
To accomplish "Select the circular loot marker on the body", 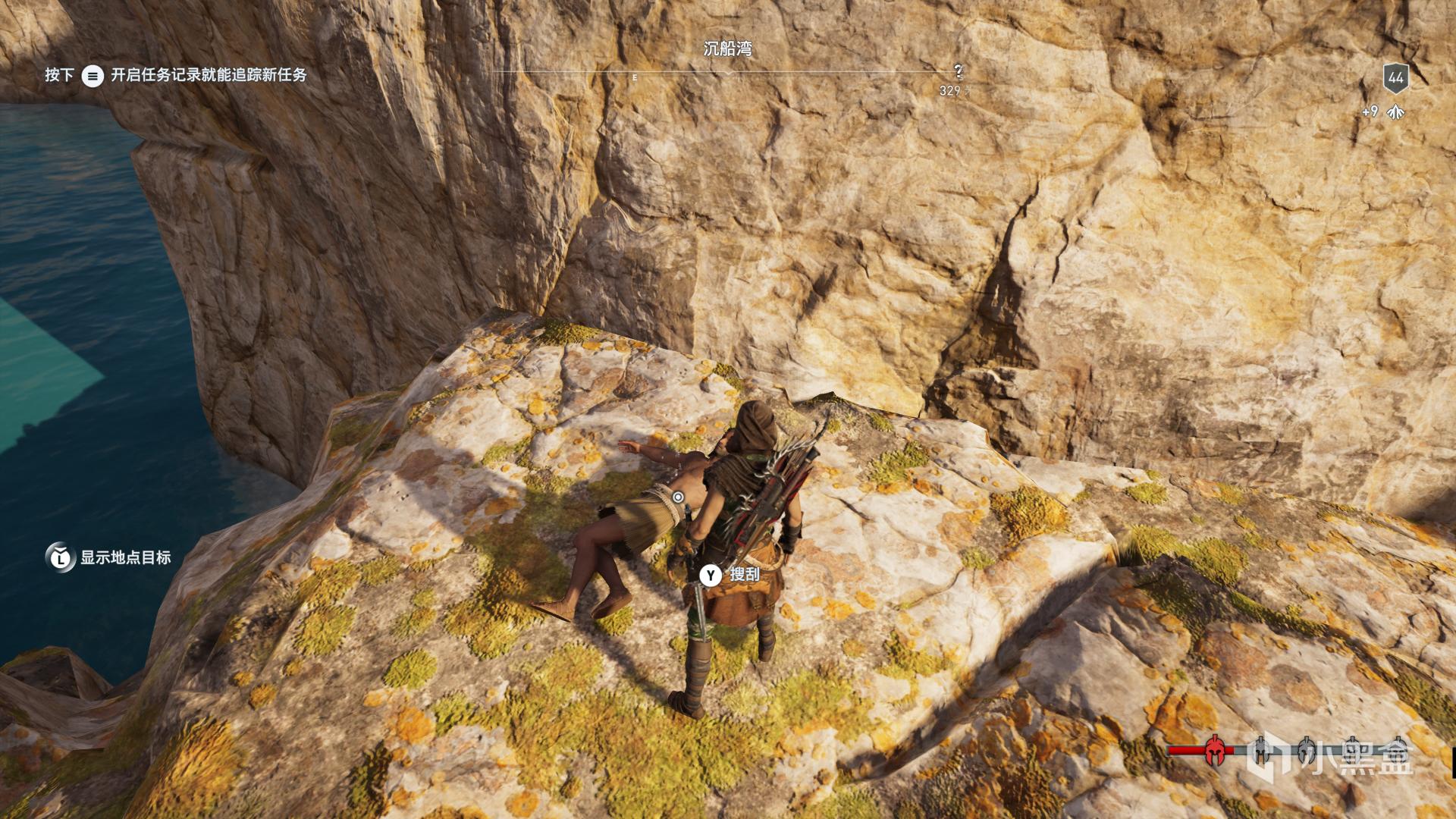I will coord(678,497).
